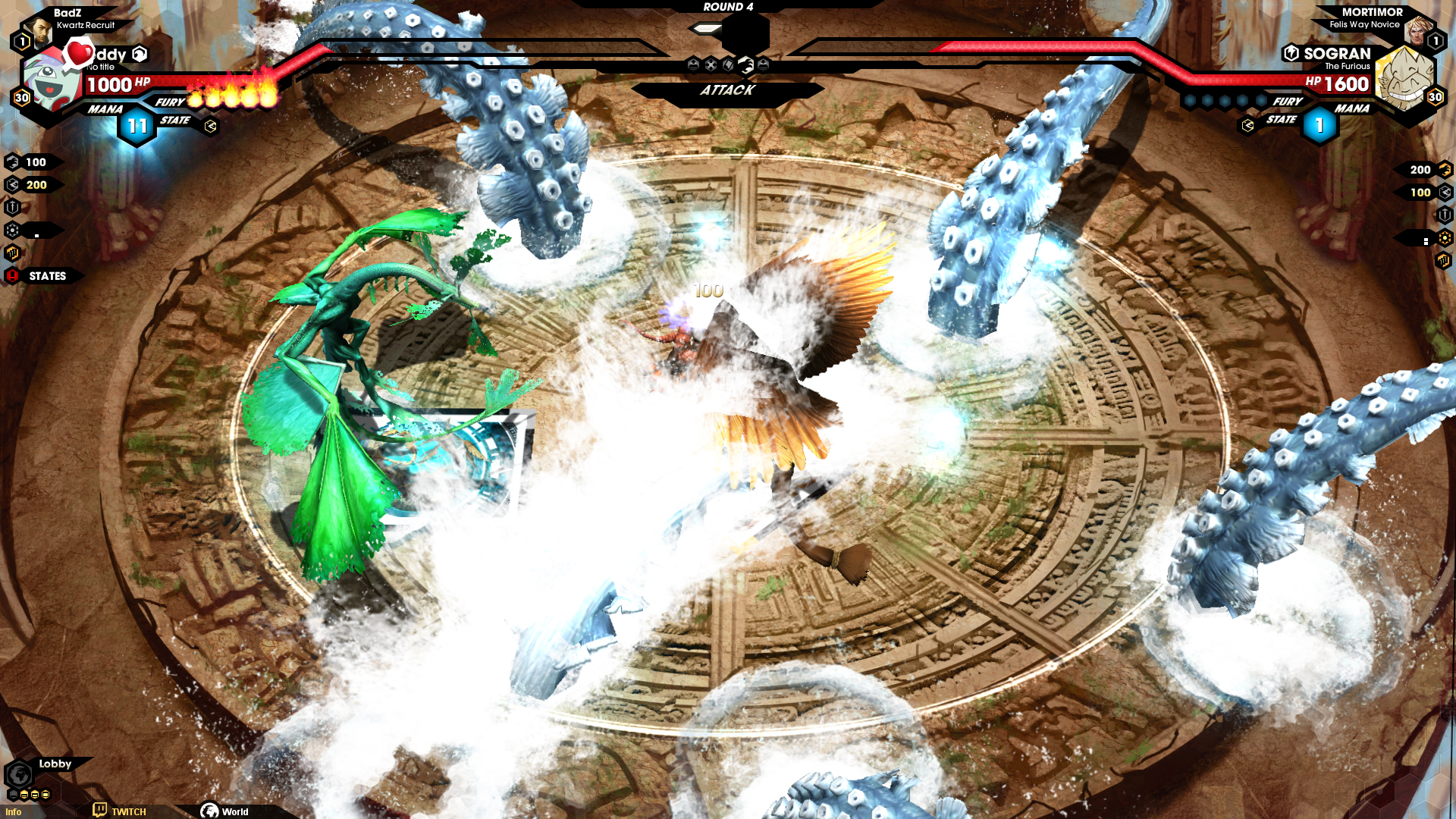The height and width of the screenshot is (819, 1456).
Task: Select the claw attack icon in the sequence bar
Action: tap(746, 64)
